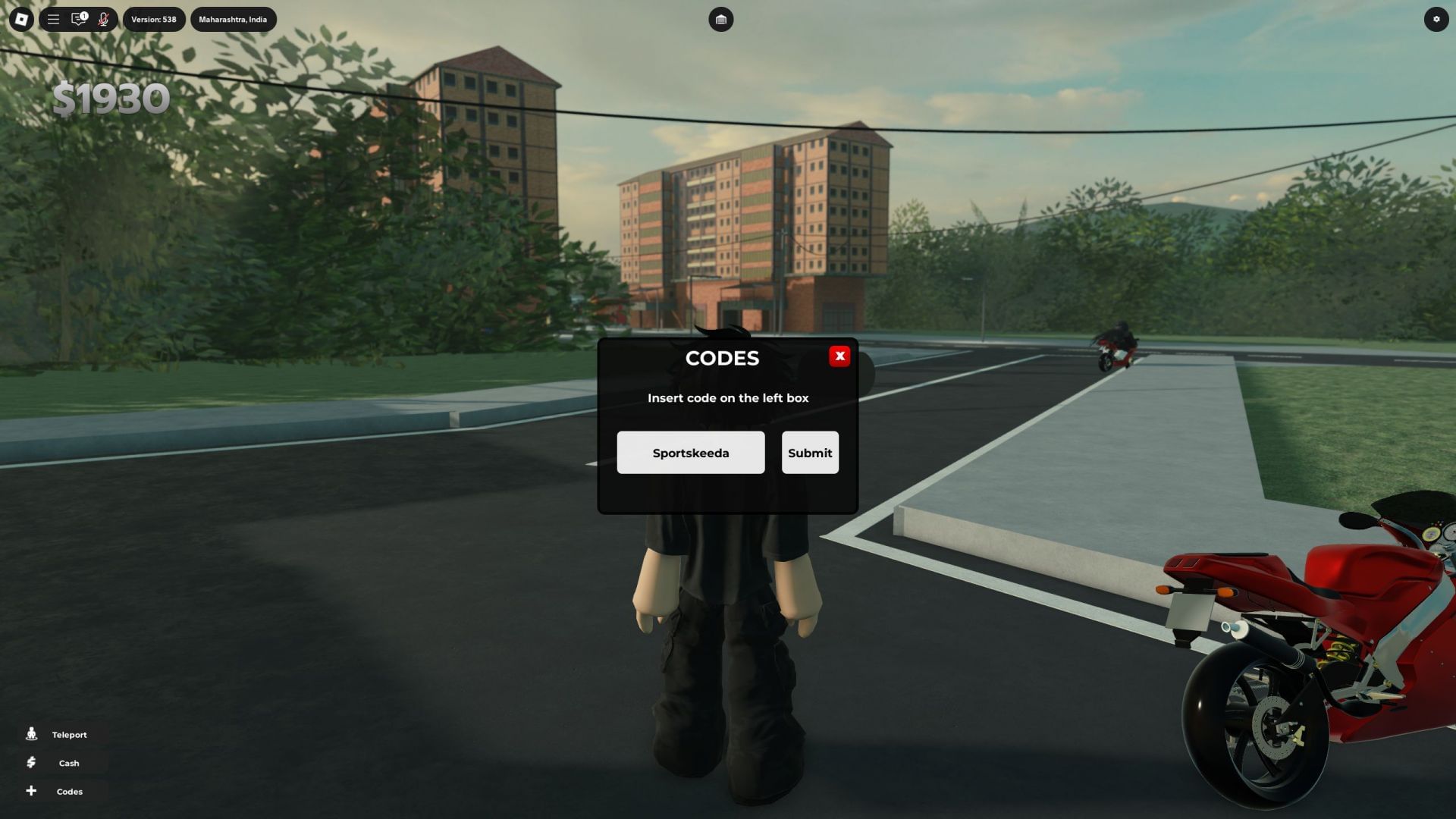1456x819 pixels.
Task: Open the Codes sidebar menu entry
Action: [x=69, y=791]
